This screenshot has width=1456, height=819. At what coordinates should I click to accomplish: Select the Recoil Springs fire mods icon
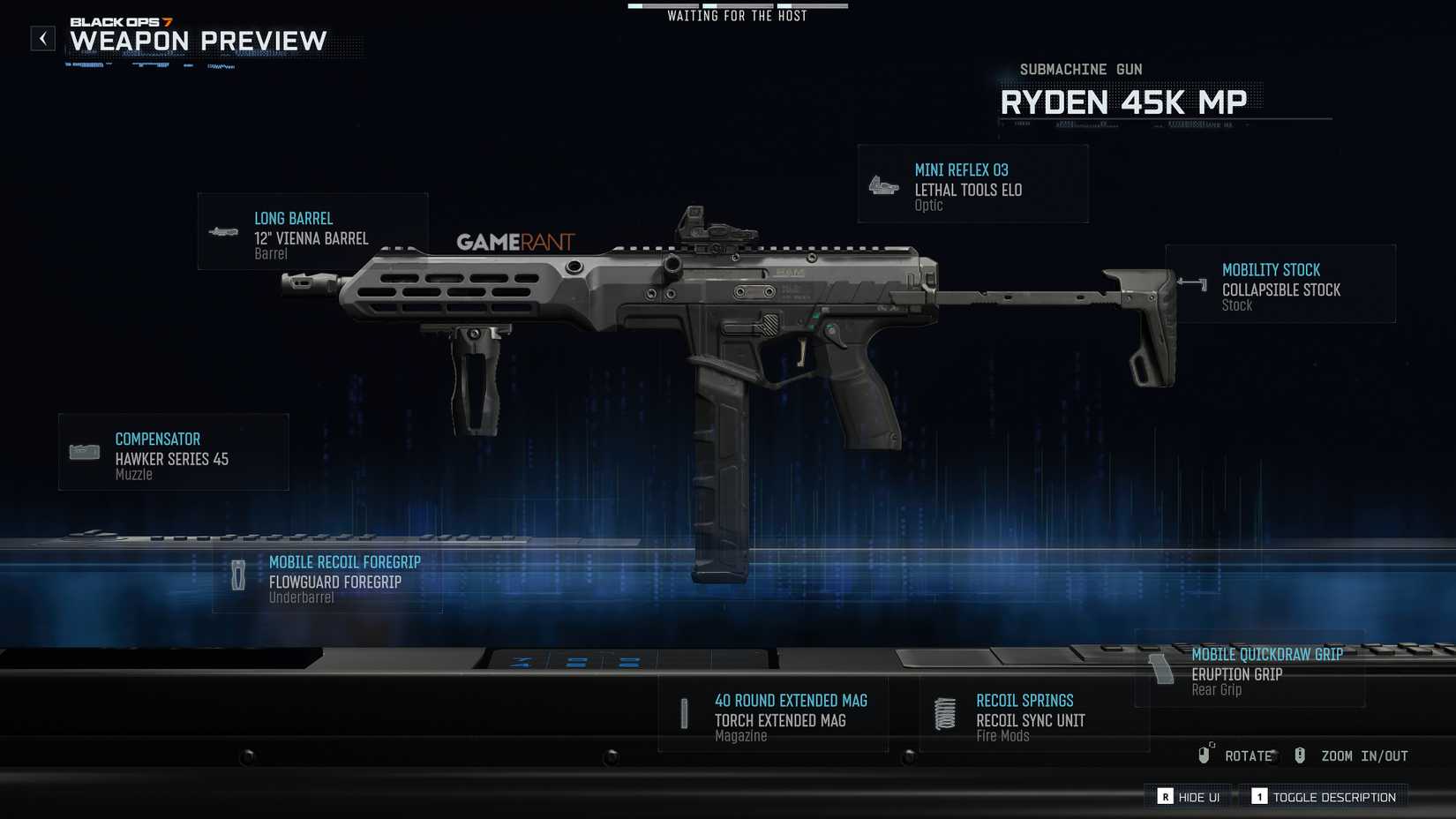pyautogui.click(x=945, y=713)
